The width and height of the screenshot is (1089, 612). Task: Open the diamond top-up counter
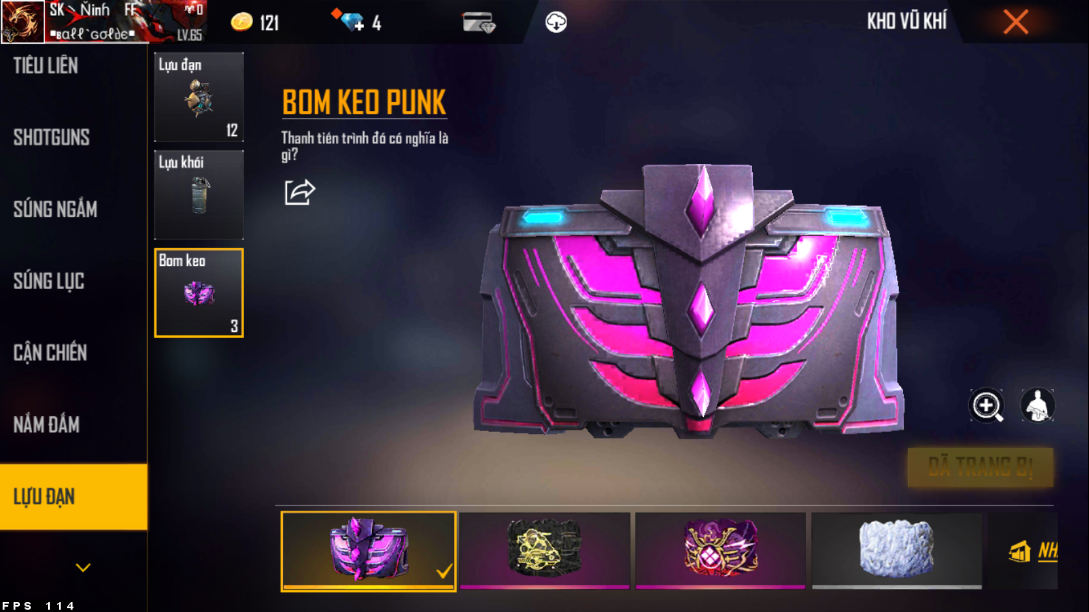(356, 22)
